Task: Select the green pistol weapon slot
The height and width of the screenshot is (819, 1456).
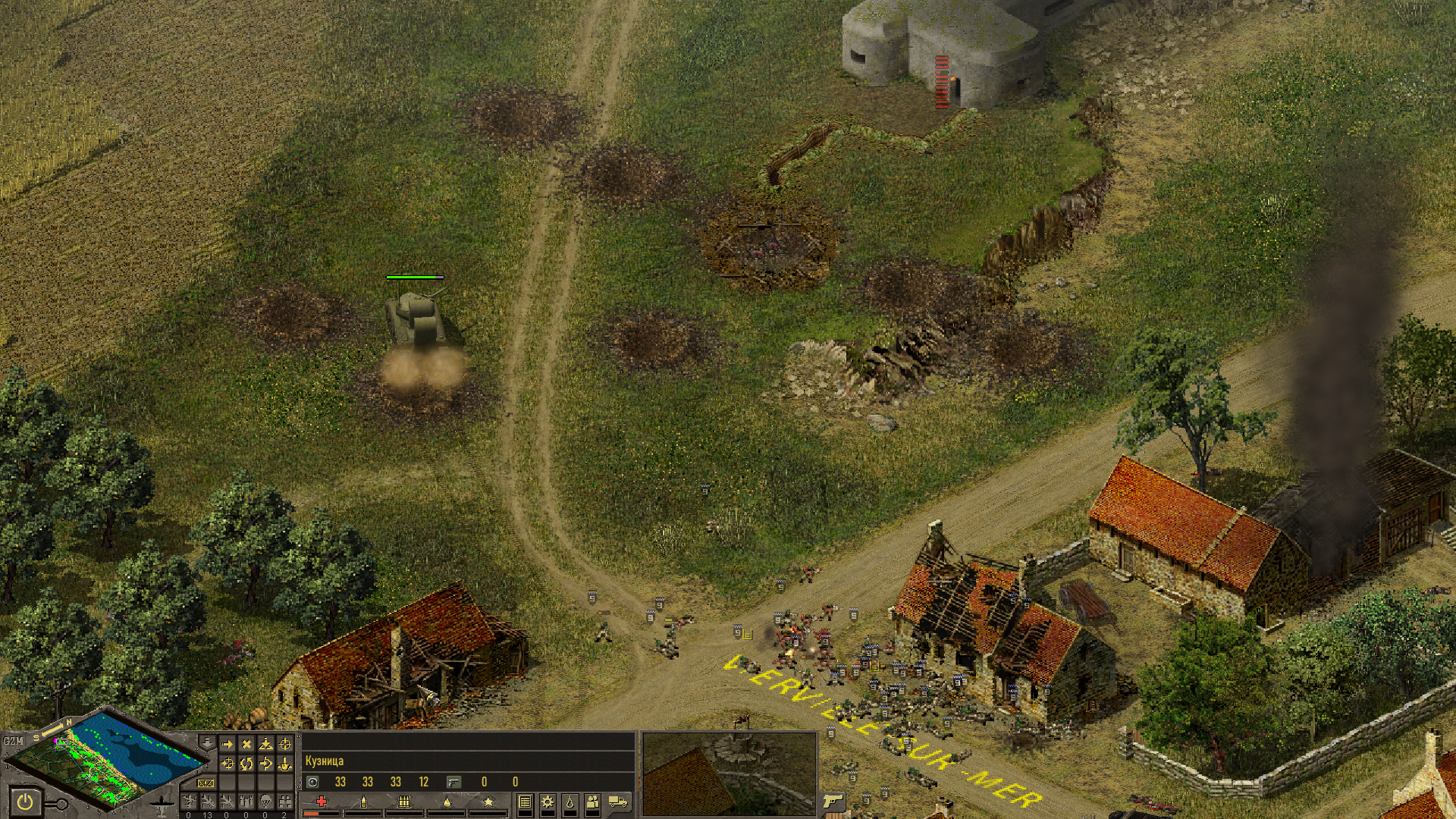Action: 453,782
